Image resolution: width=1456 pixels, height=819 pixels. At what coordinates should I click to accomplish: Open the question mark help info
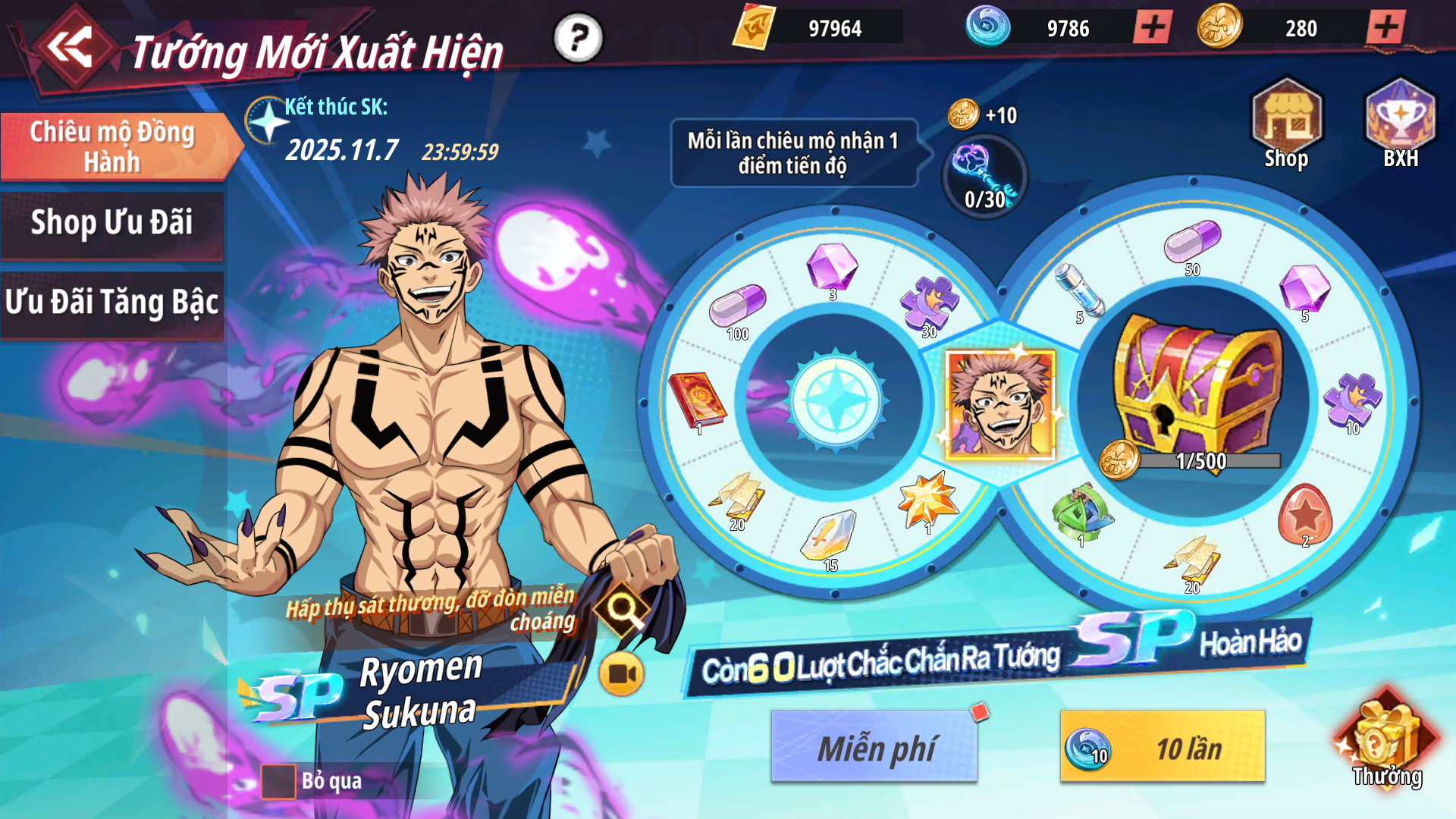[x=578, y=37]
